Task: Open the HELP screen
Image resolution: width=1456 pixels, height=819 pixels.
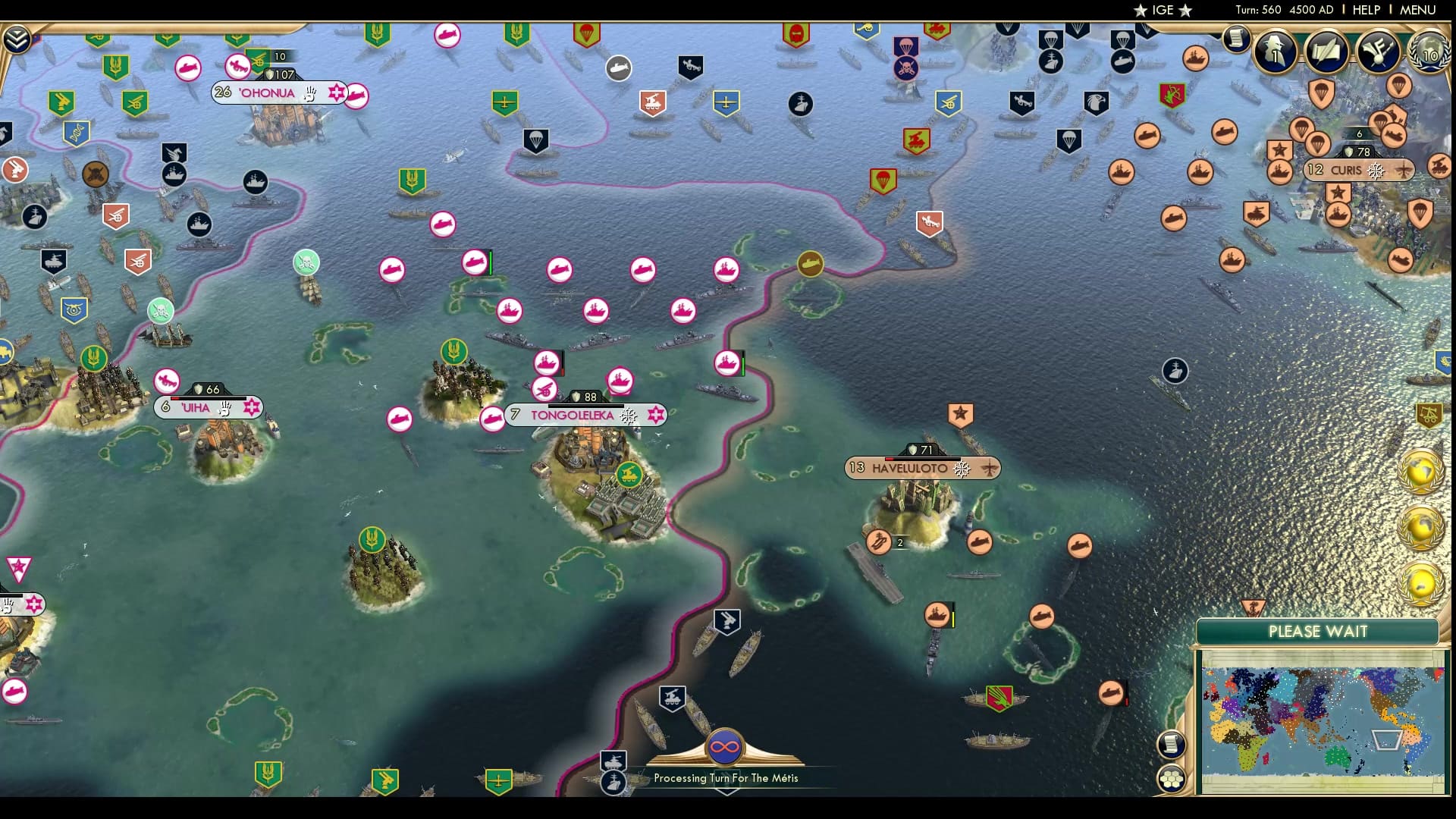Action: tap(1365, 10)
